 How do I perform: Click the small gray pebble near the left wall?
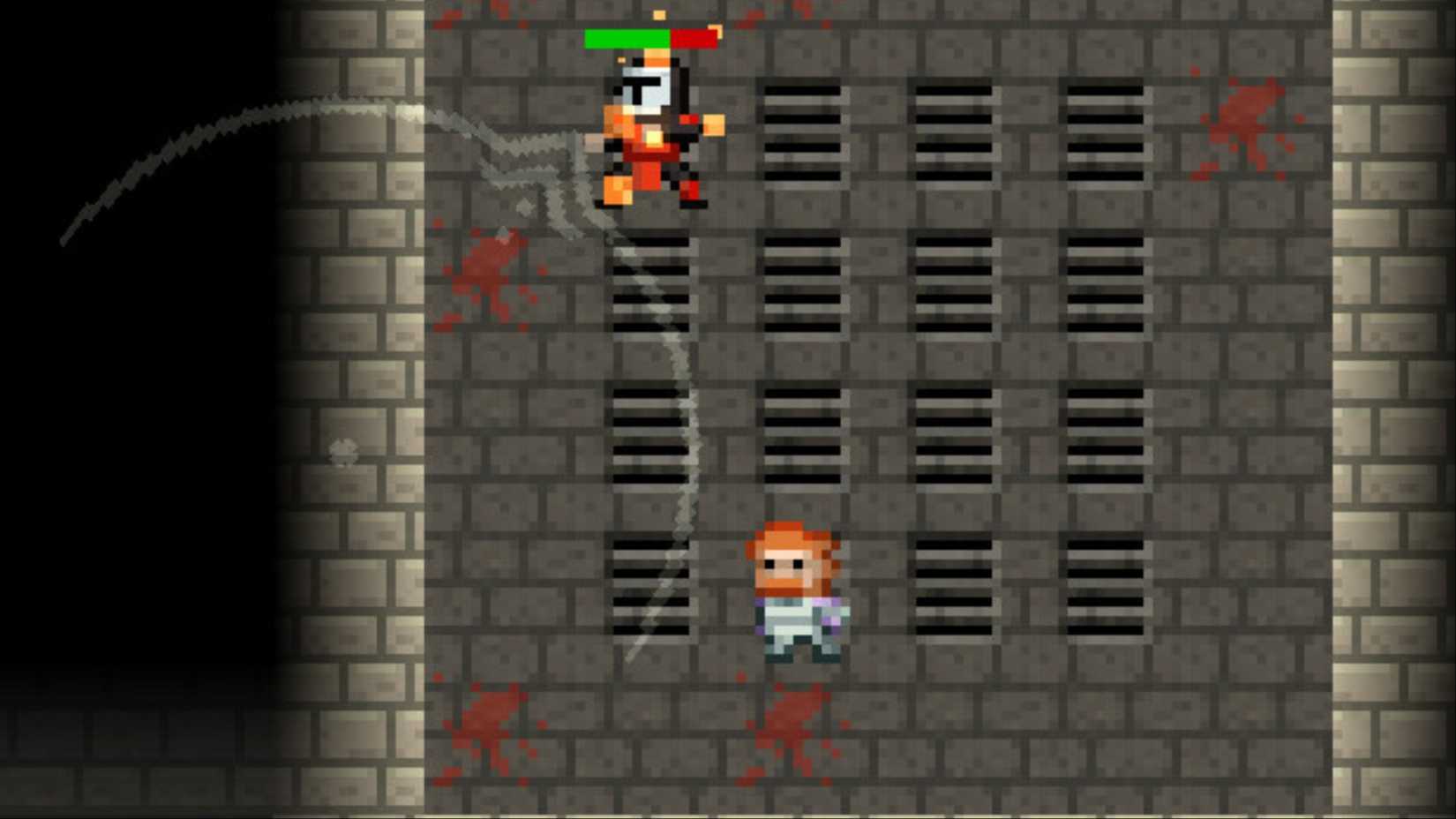pyautogui.click(x=342, y=452)
